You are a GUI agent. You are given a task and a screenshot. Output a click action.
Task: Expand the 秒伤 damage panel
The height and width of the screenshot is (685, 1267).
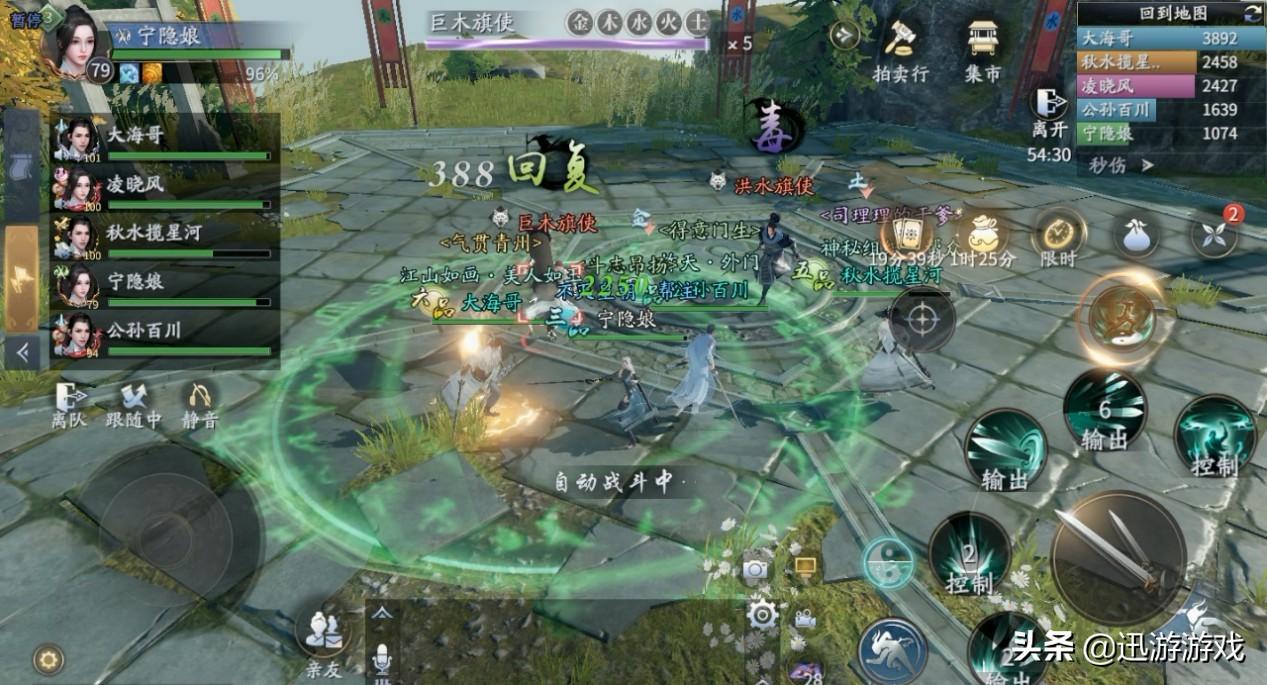[x=1121, y=165]
